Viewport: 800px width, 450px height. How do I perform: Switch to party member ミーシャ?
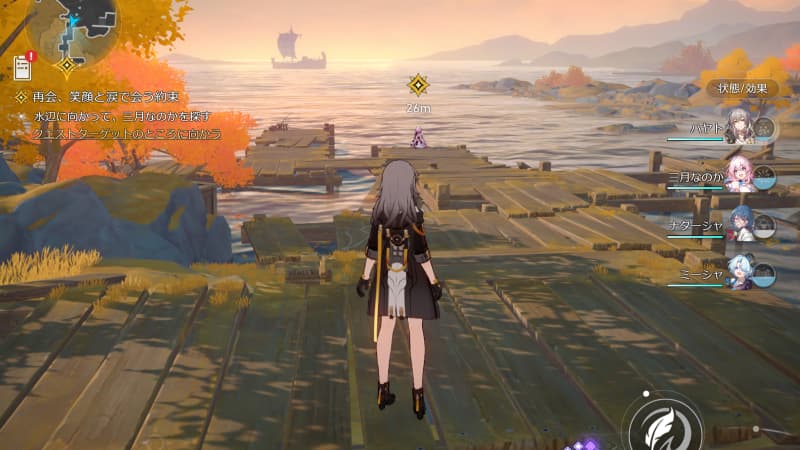click(739, 271)
